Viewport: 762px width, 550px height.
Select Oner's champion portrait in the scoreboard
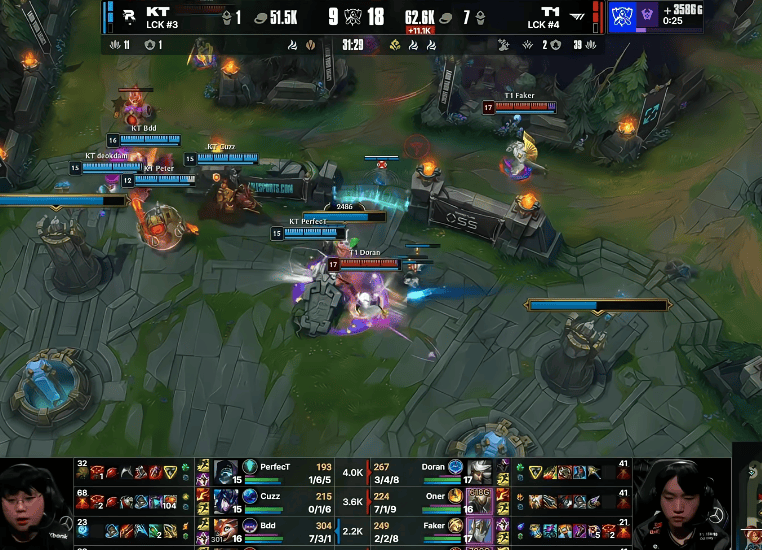[481, 500]
